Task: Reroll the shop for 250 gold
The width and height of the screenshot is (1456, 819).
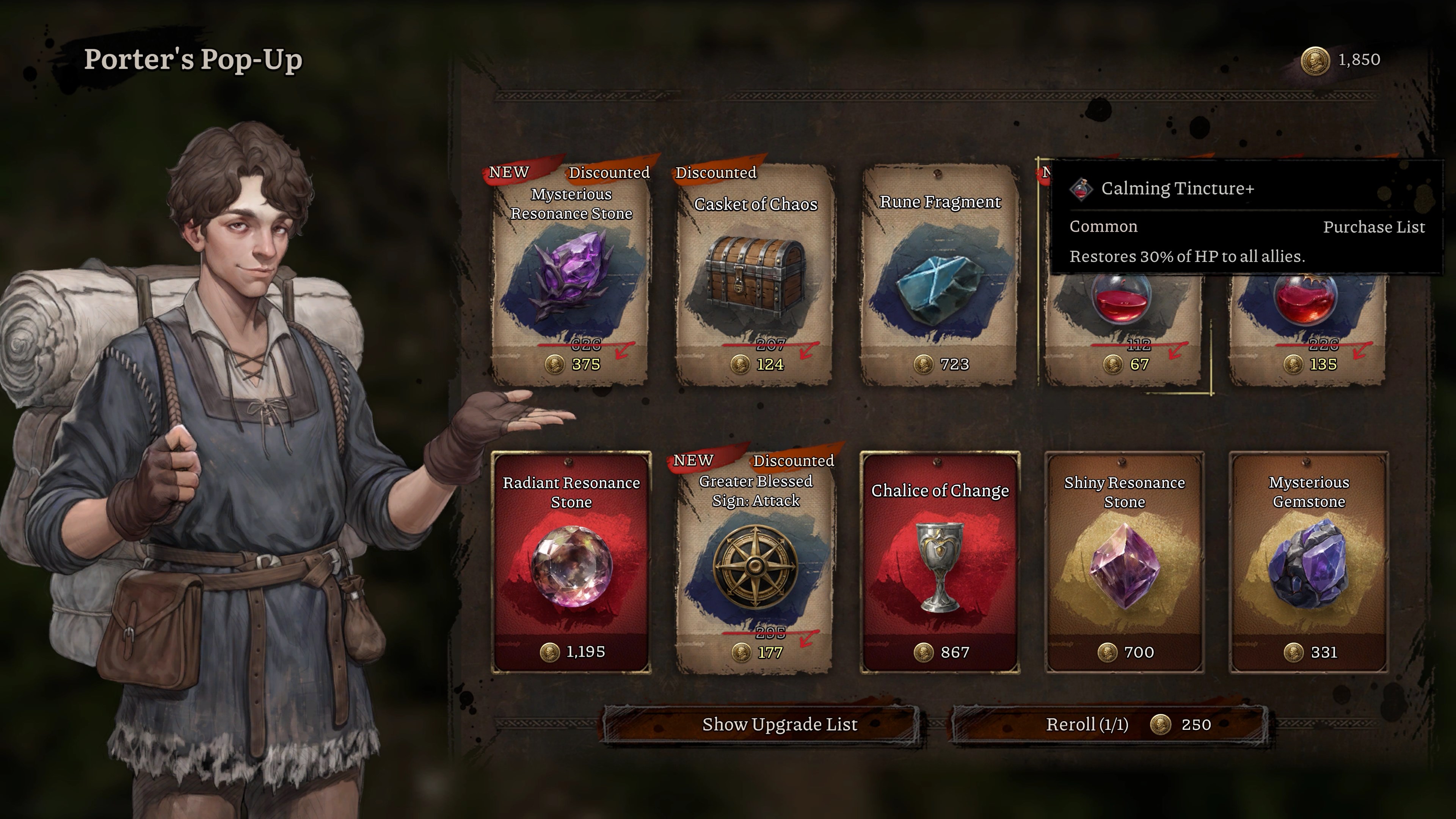Action: [1109, 725]
